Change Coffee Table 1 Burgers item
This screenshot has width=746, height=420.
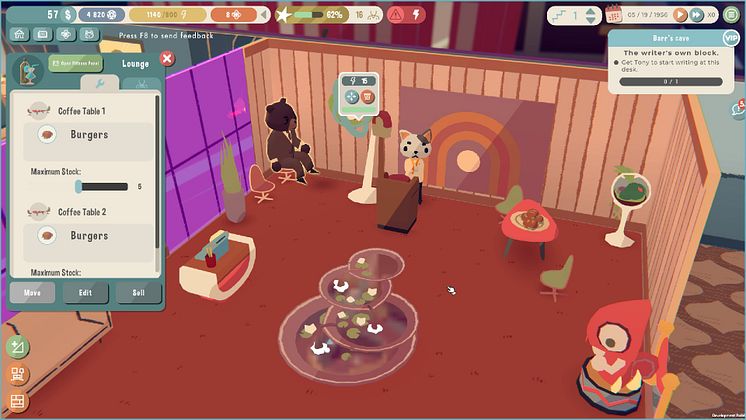[88, 134]
